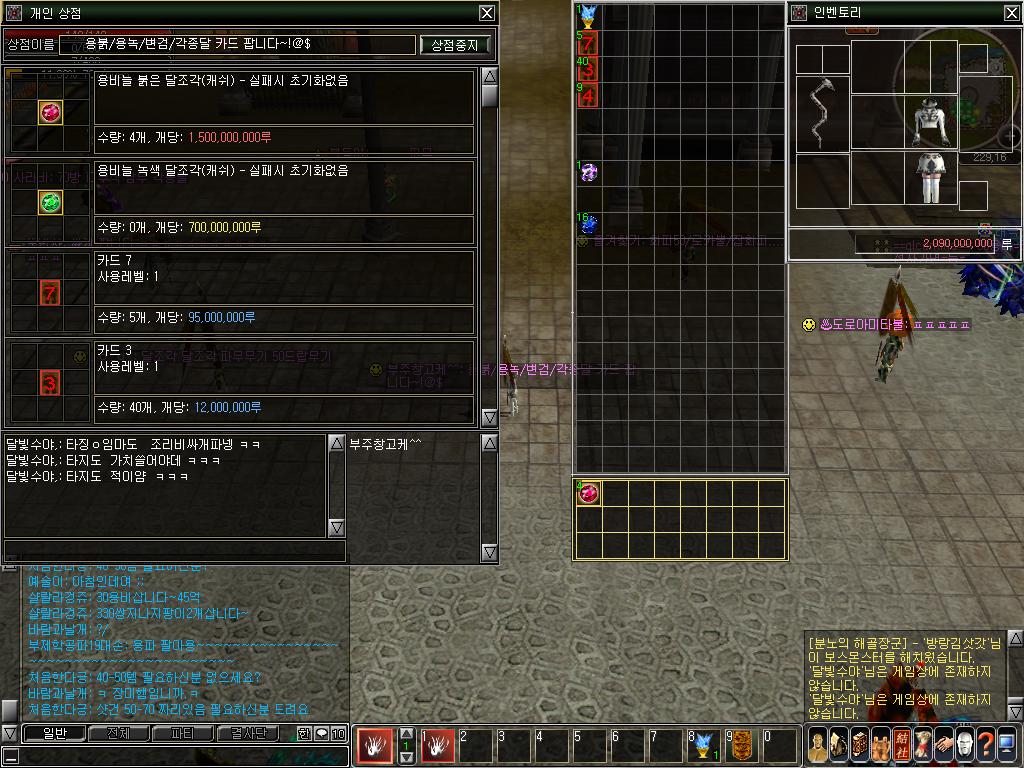Activate hotbar slot 9 shield item
The image size is (1024, 768).
click(x=741, y=744)
